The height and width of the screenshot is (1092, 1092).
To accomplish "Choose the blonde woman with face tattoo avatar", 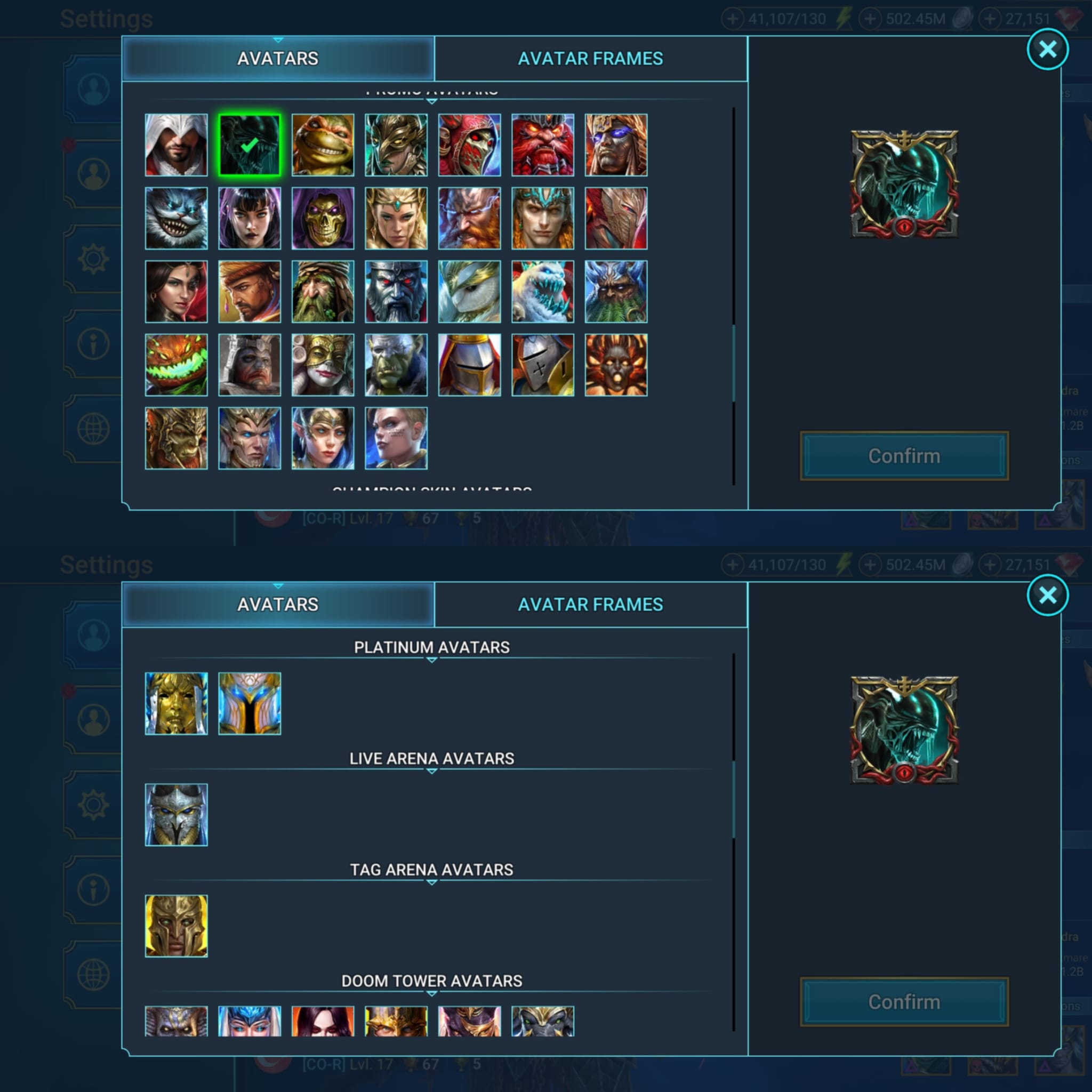I will pyautogui.click(x=396, y=438).
